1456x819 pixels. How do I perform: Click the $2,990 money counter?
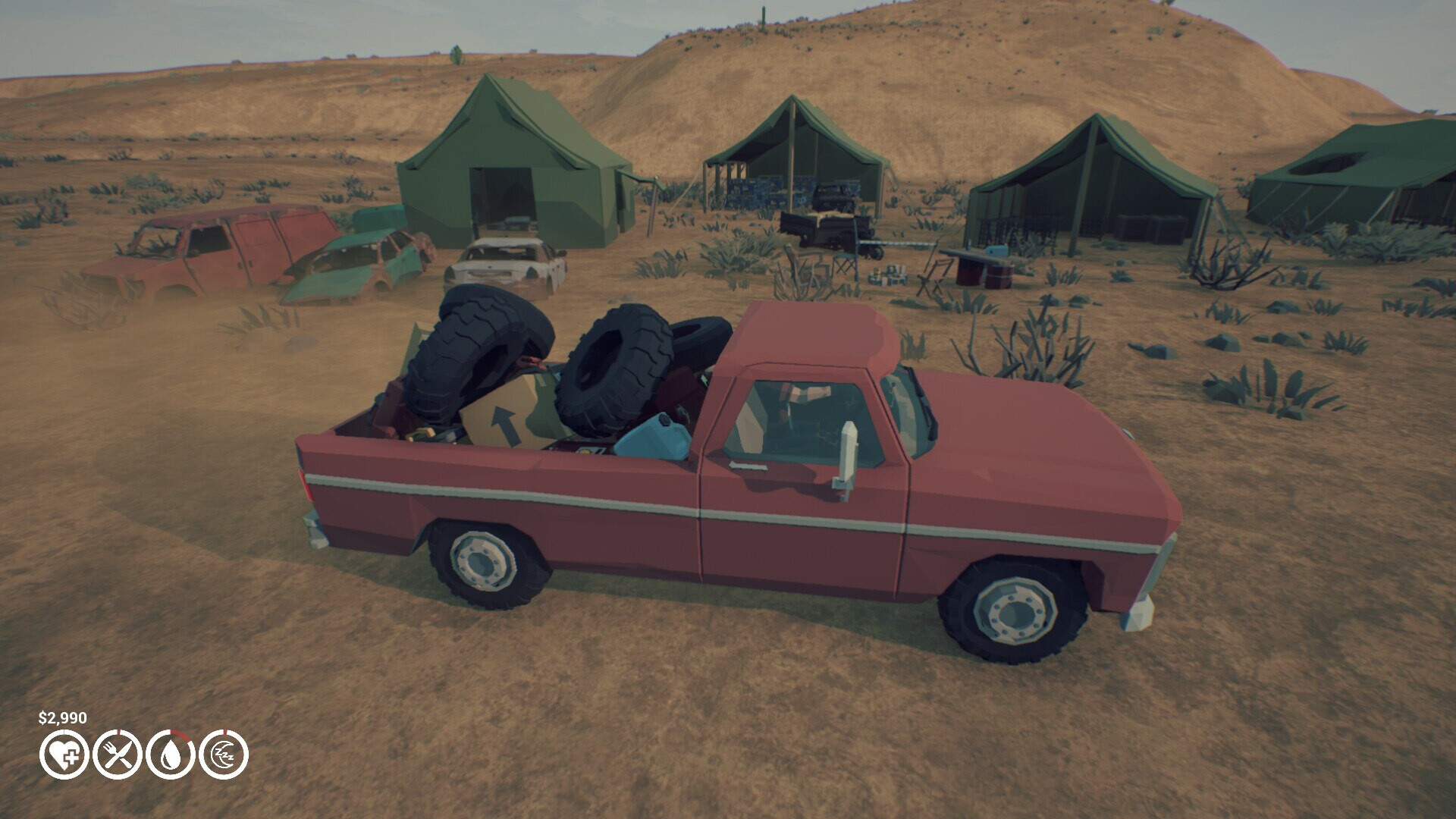click(x=62, y=716)
